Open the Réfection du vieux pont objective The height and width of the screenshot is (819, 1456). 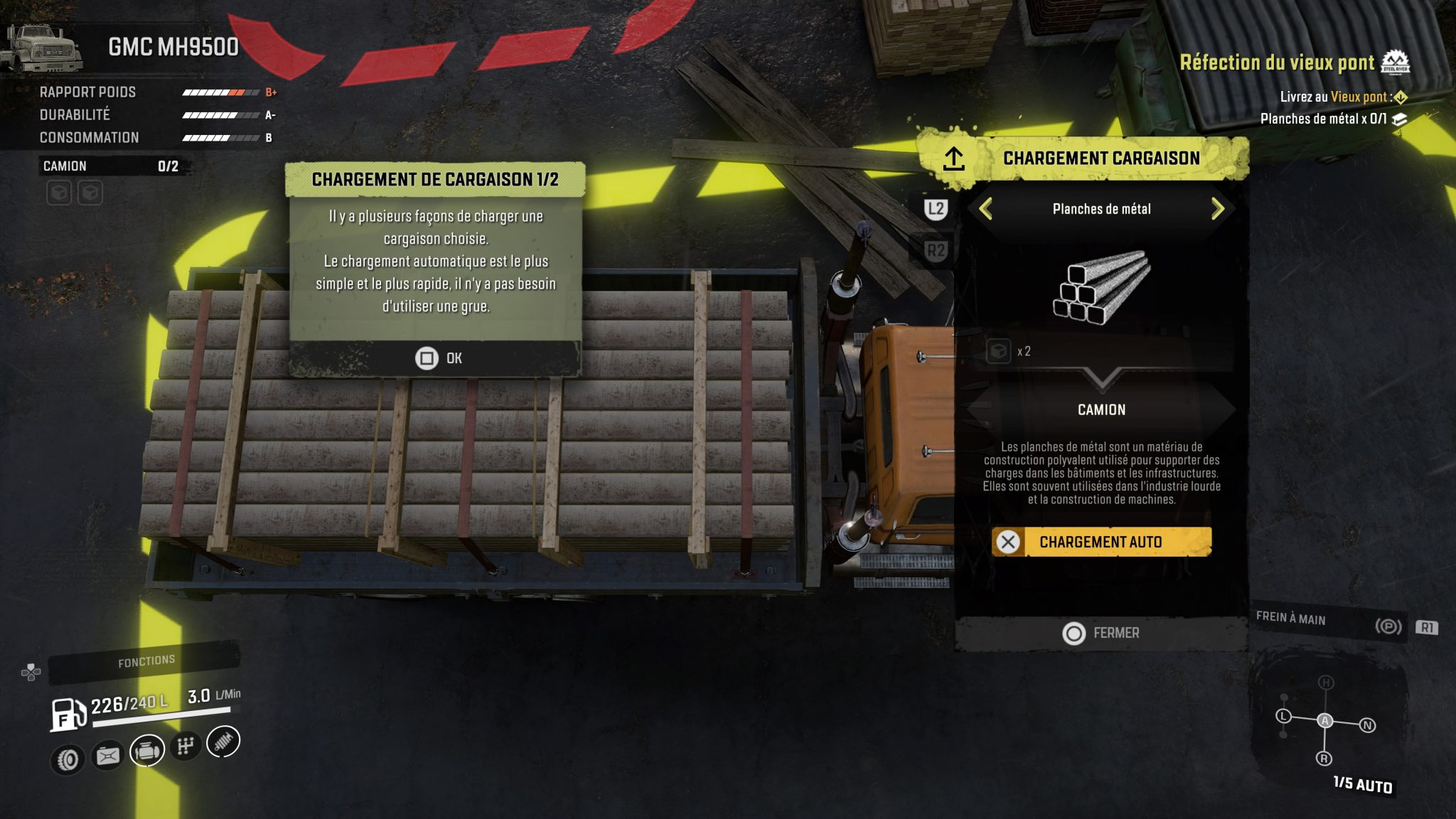click(x=1277, y=63)
